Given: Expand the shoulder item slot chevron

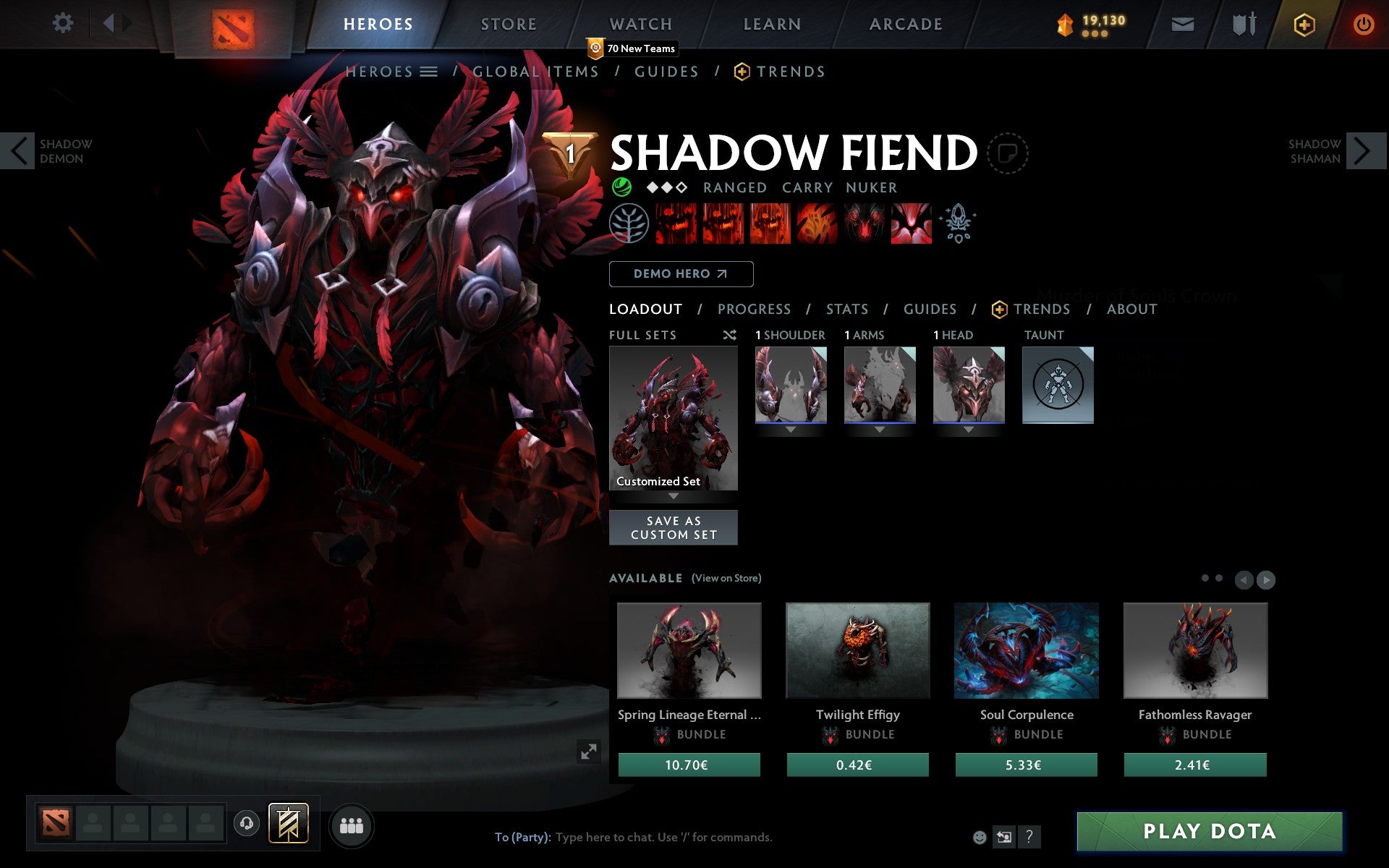Looking at the screenshot, I should 790,428.
